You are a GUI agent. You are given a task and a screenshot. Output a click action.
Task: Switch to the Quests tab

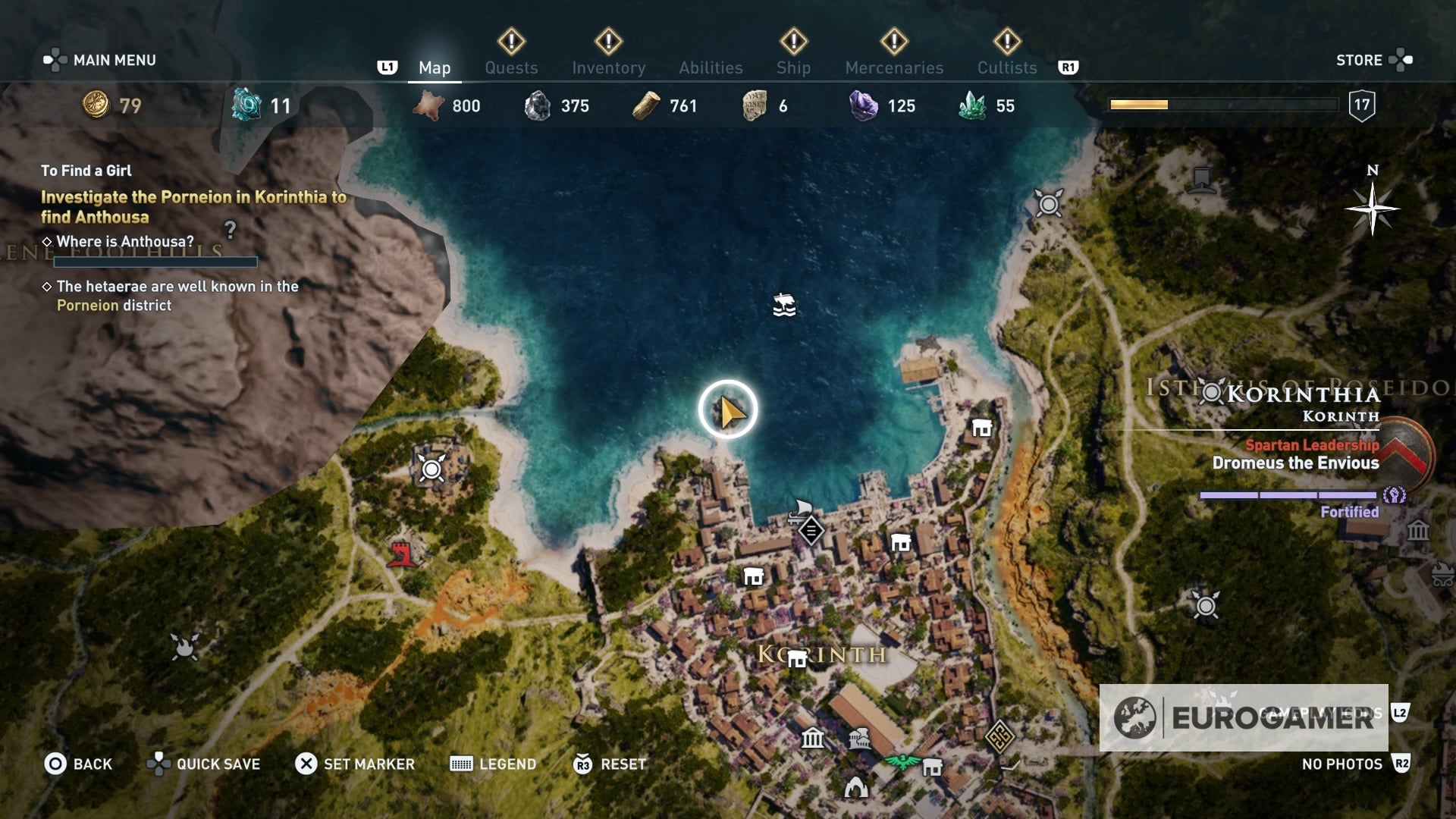tap(511, 67)
